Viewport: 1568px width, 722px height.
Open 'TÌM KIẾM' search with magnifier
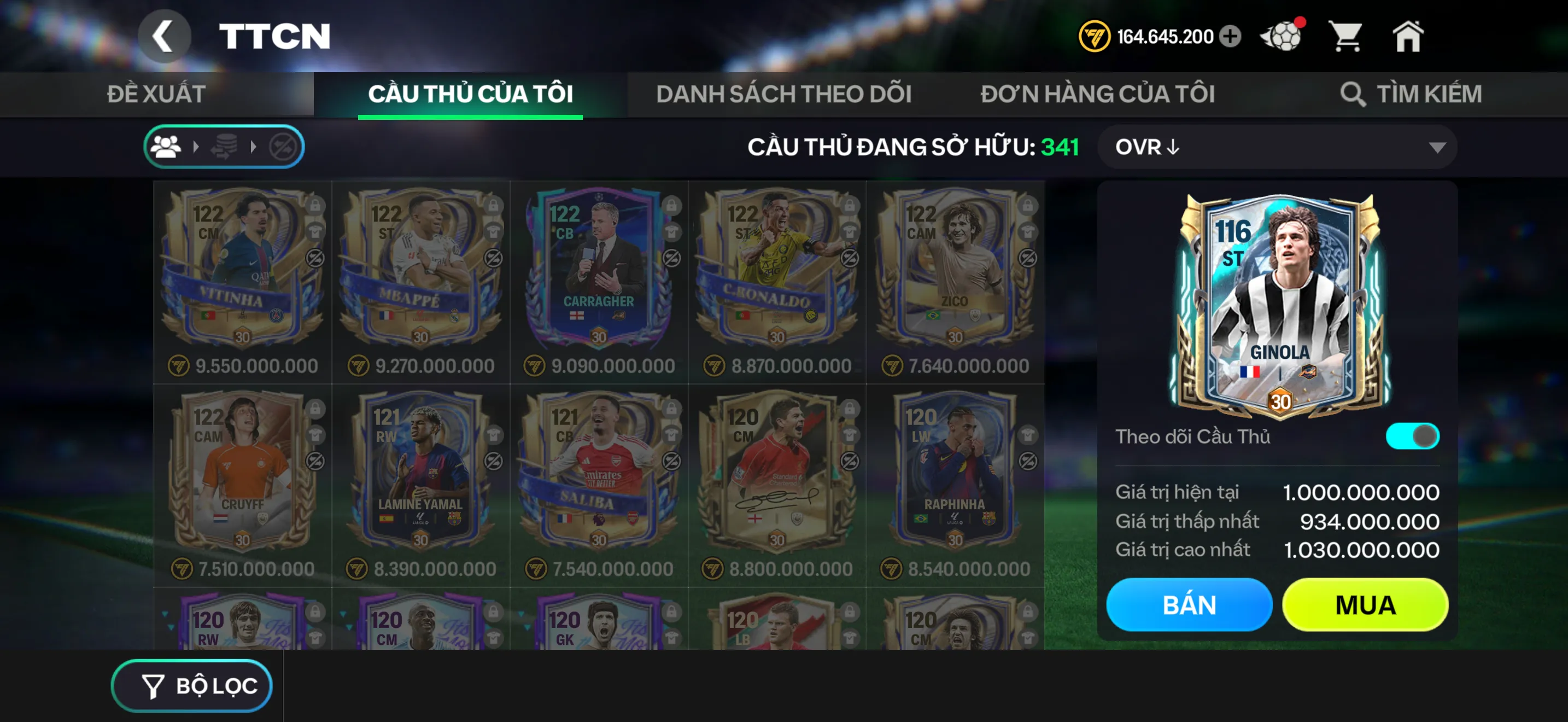(1411, 93)
